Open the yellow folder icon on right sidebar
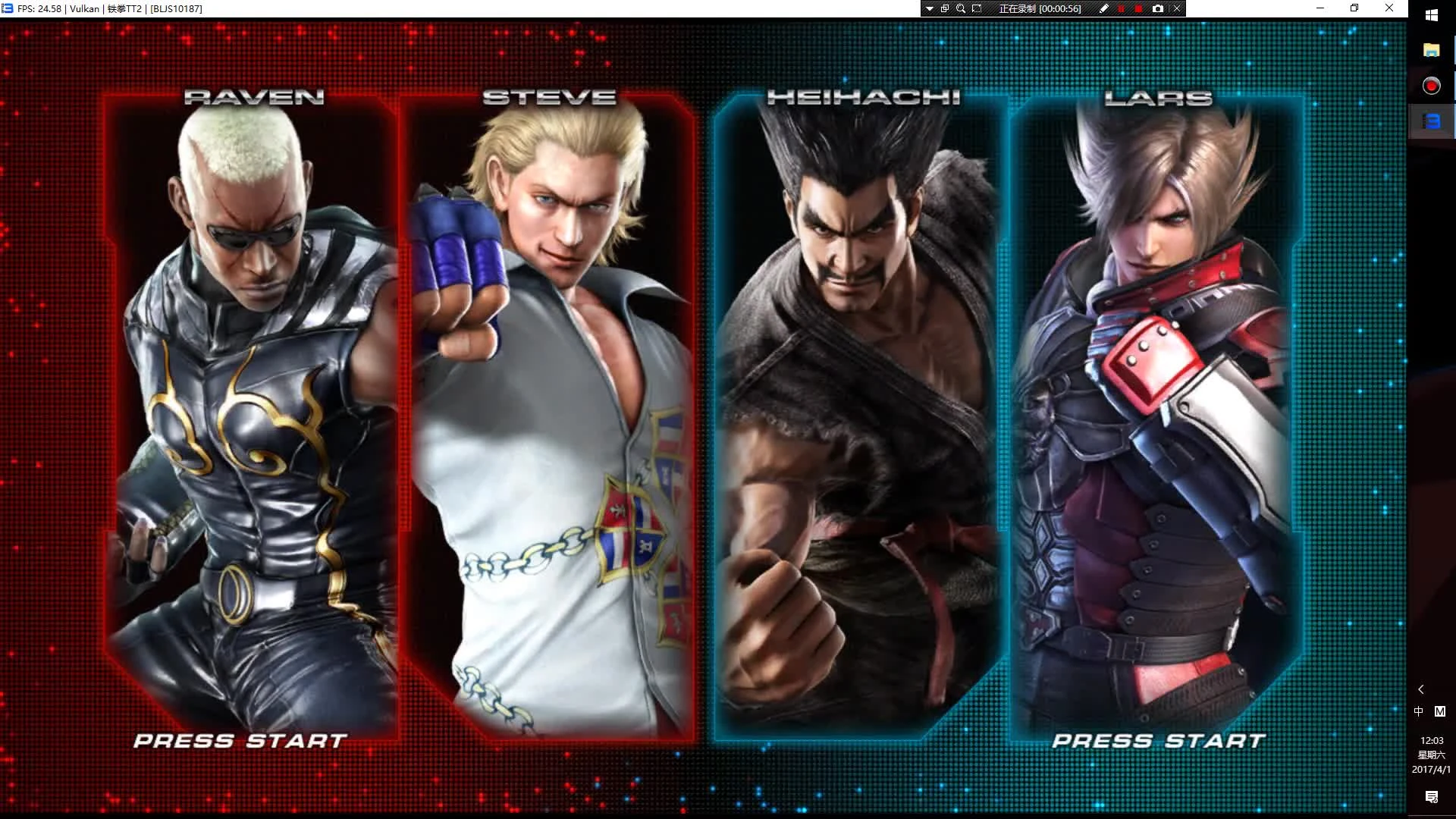 (1431, 51)
